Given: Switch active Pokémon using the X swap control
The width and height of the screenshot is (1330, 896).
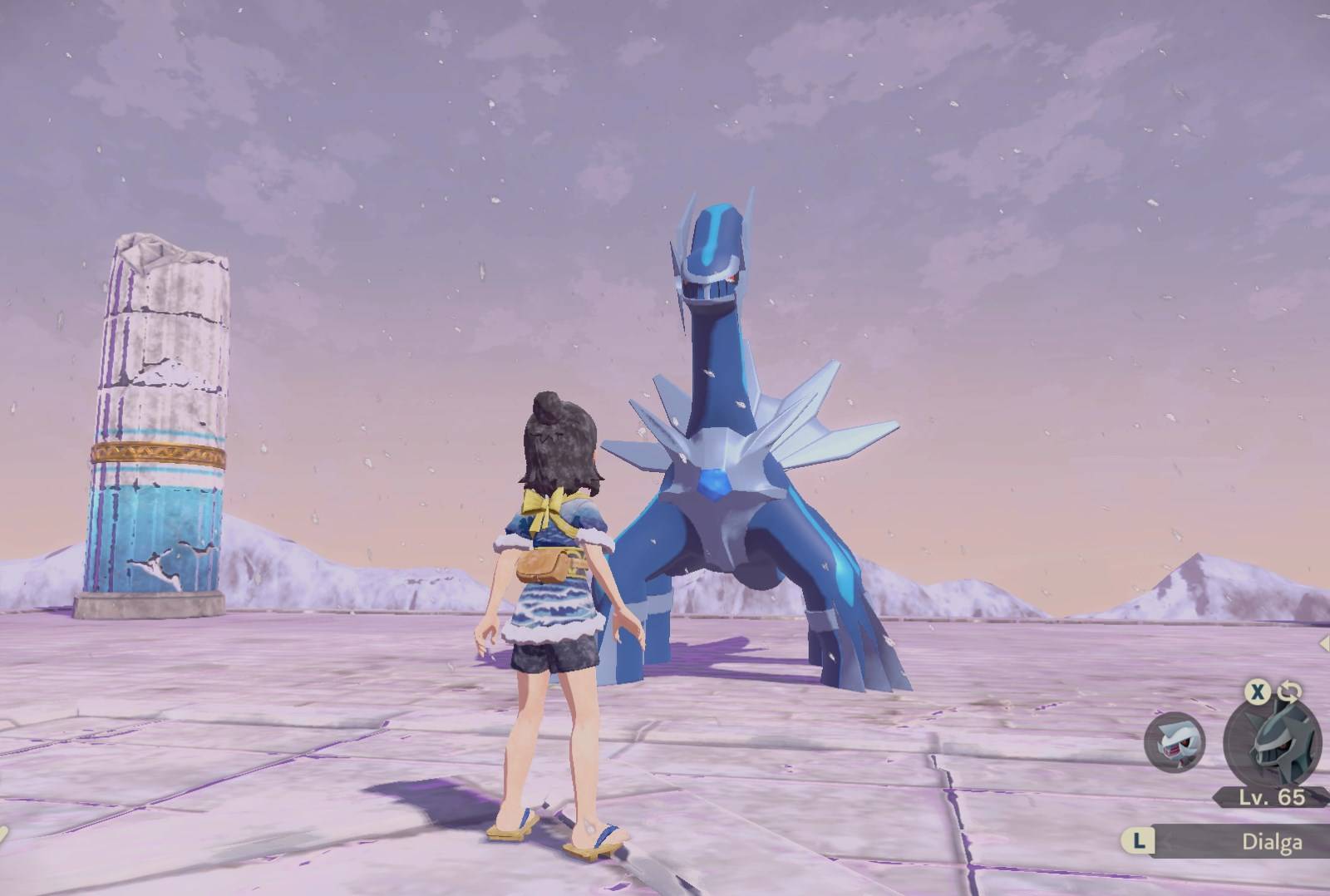Looking at the screenshot, I should click(x=1257, y=693).
